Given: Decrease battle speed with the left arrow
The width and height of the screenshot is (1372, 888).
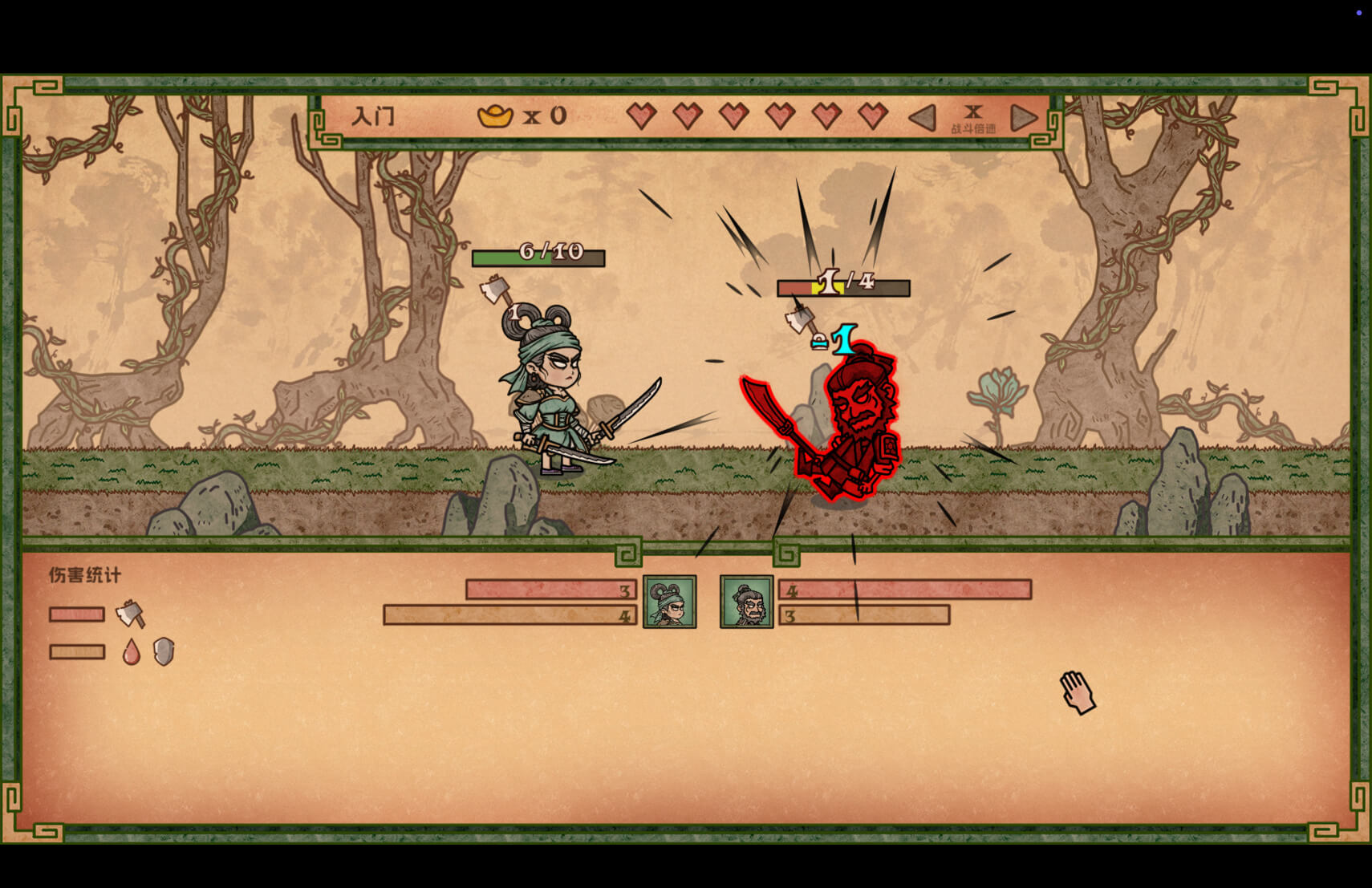Looking at the screenshot, I should 923,116.
